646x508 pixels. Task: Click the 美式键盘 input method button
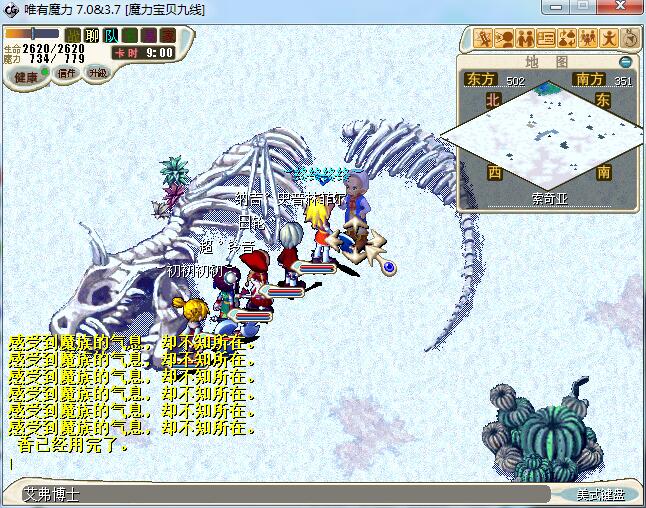(x=600, y=495)
